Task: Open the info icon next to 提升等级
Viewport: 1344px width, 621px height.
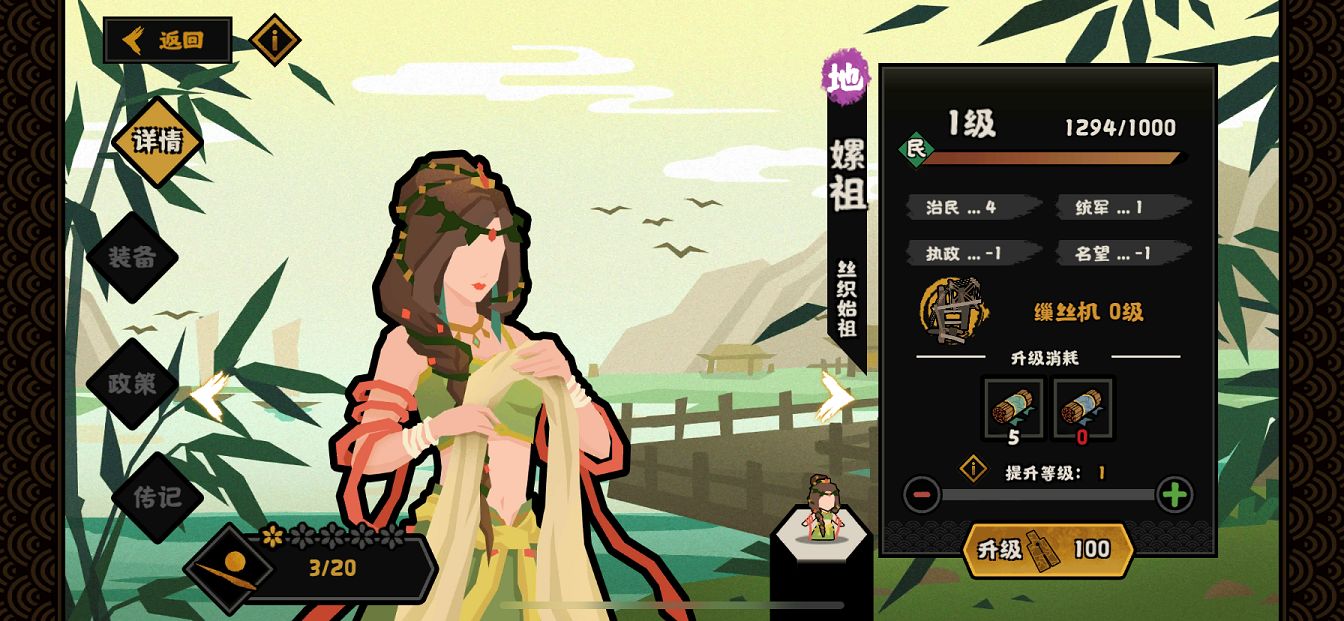Action: pos(973,468)
